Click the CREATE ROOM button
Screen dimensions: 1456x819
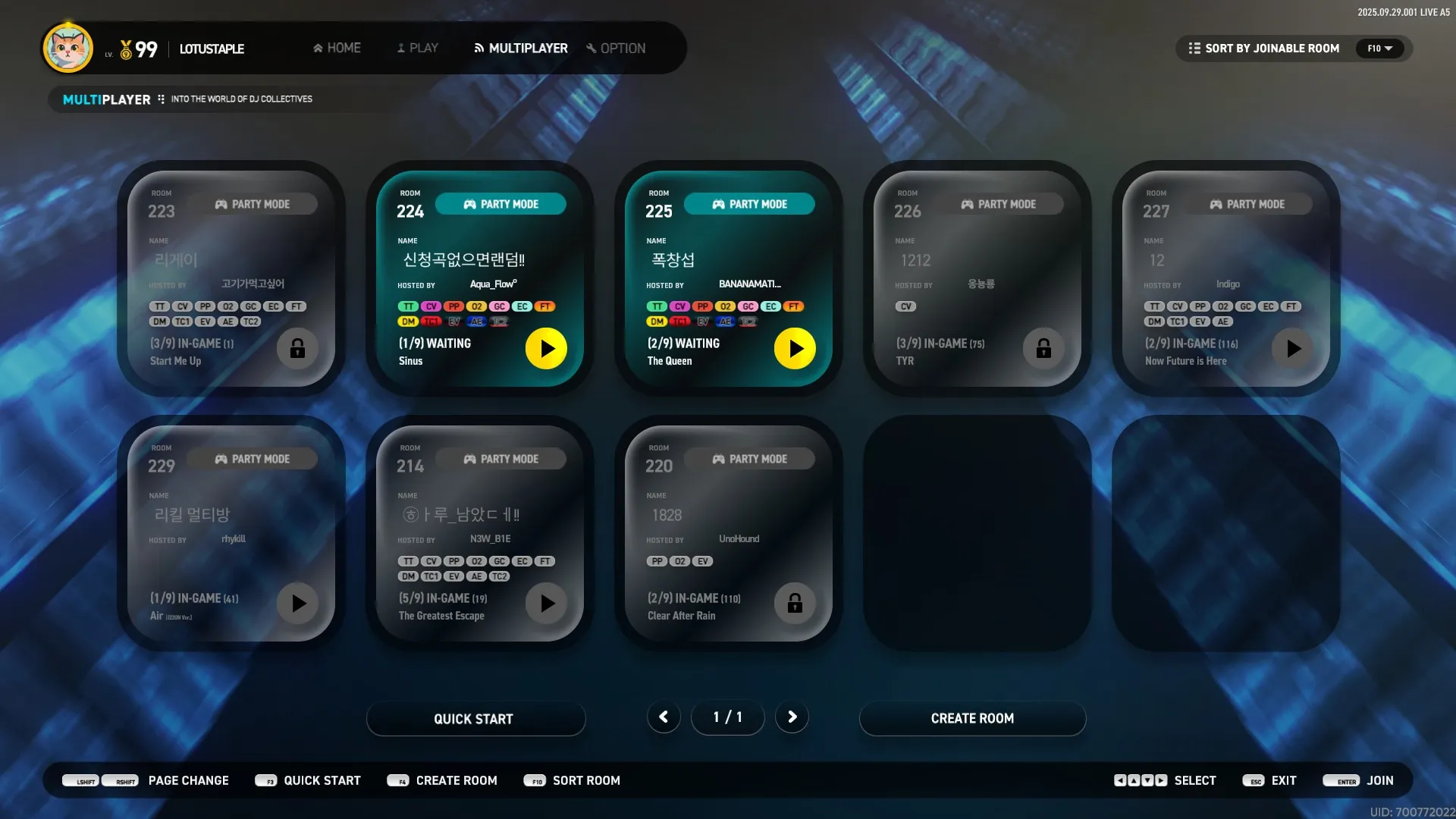(x=972, y=718)
